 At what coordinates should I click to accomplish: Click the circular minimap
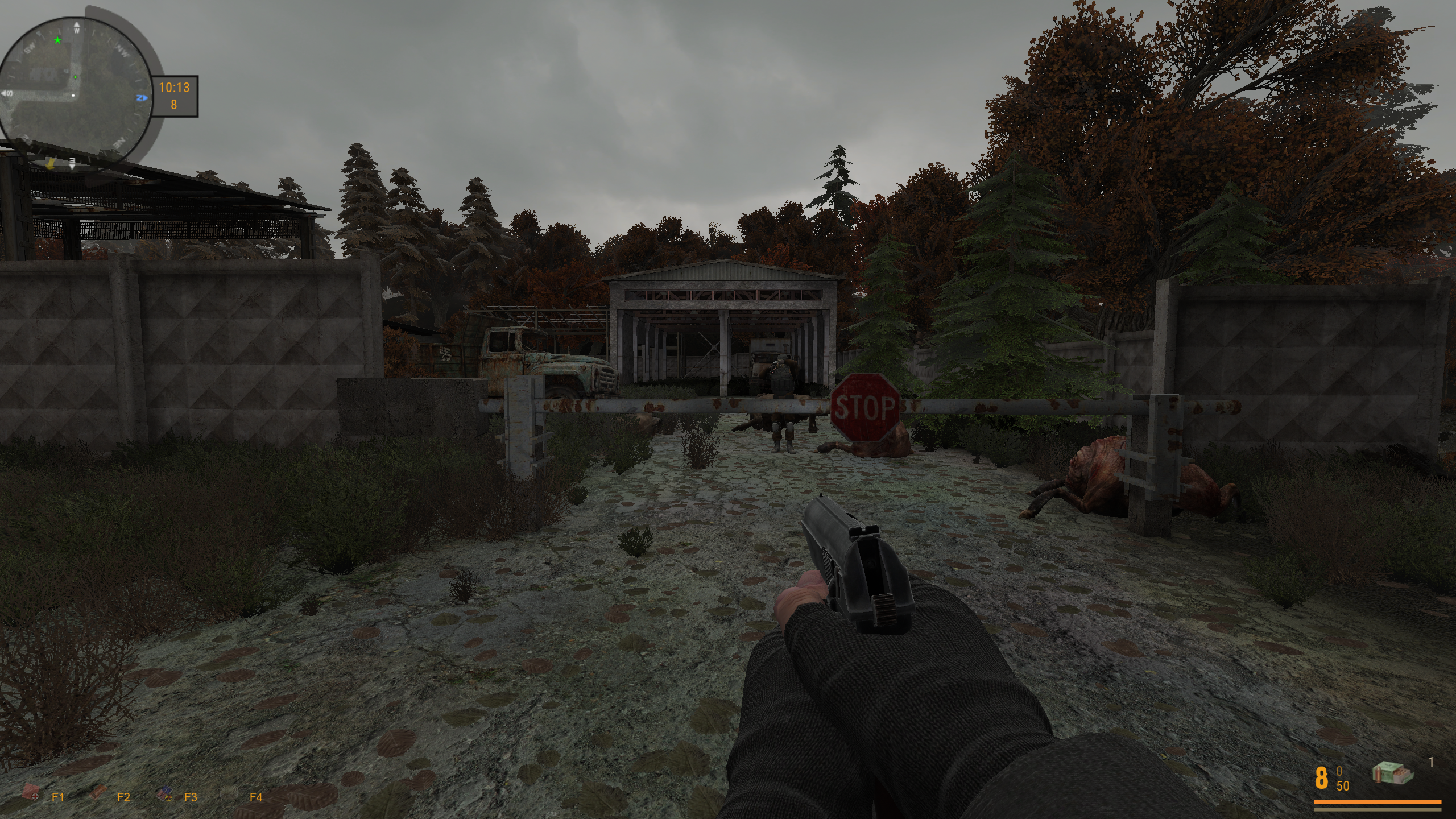tap(75, 85)
